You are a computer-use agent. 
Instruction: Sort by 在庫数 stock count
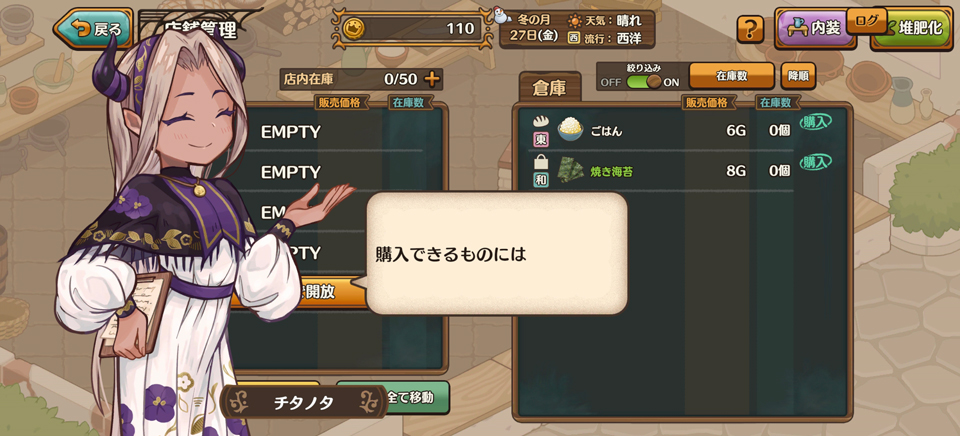[731, 76]
